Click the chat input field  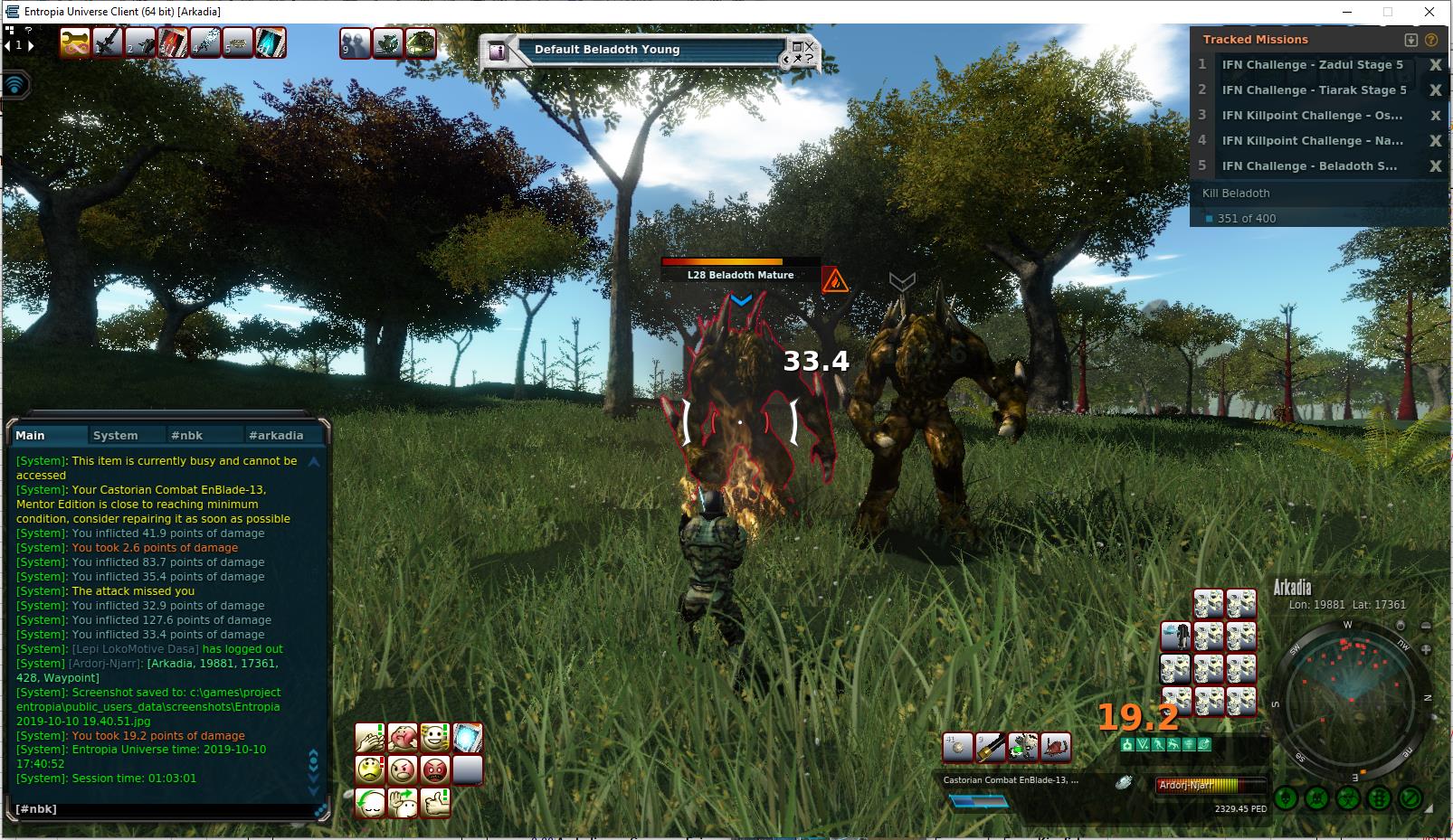point(163,808)
